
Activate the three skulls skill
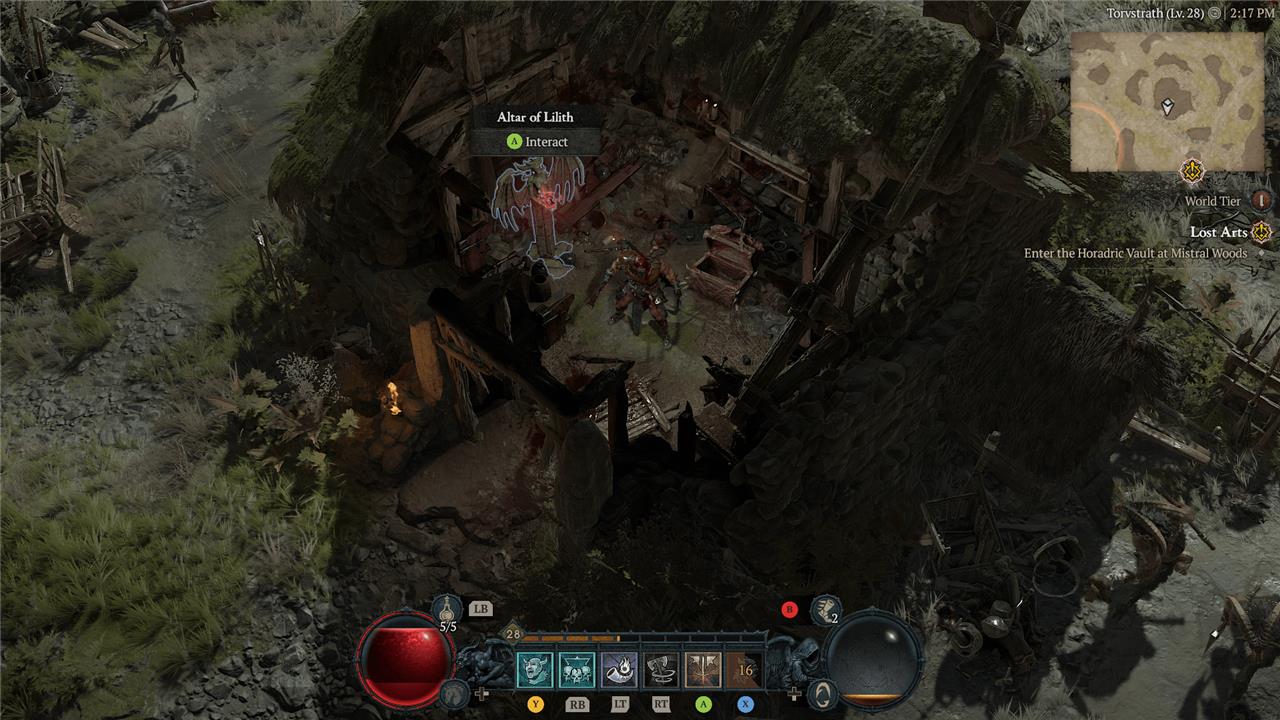(577, 670)
